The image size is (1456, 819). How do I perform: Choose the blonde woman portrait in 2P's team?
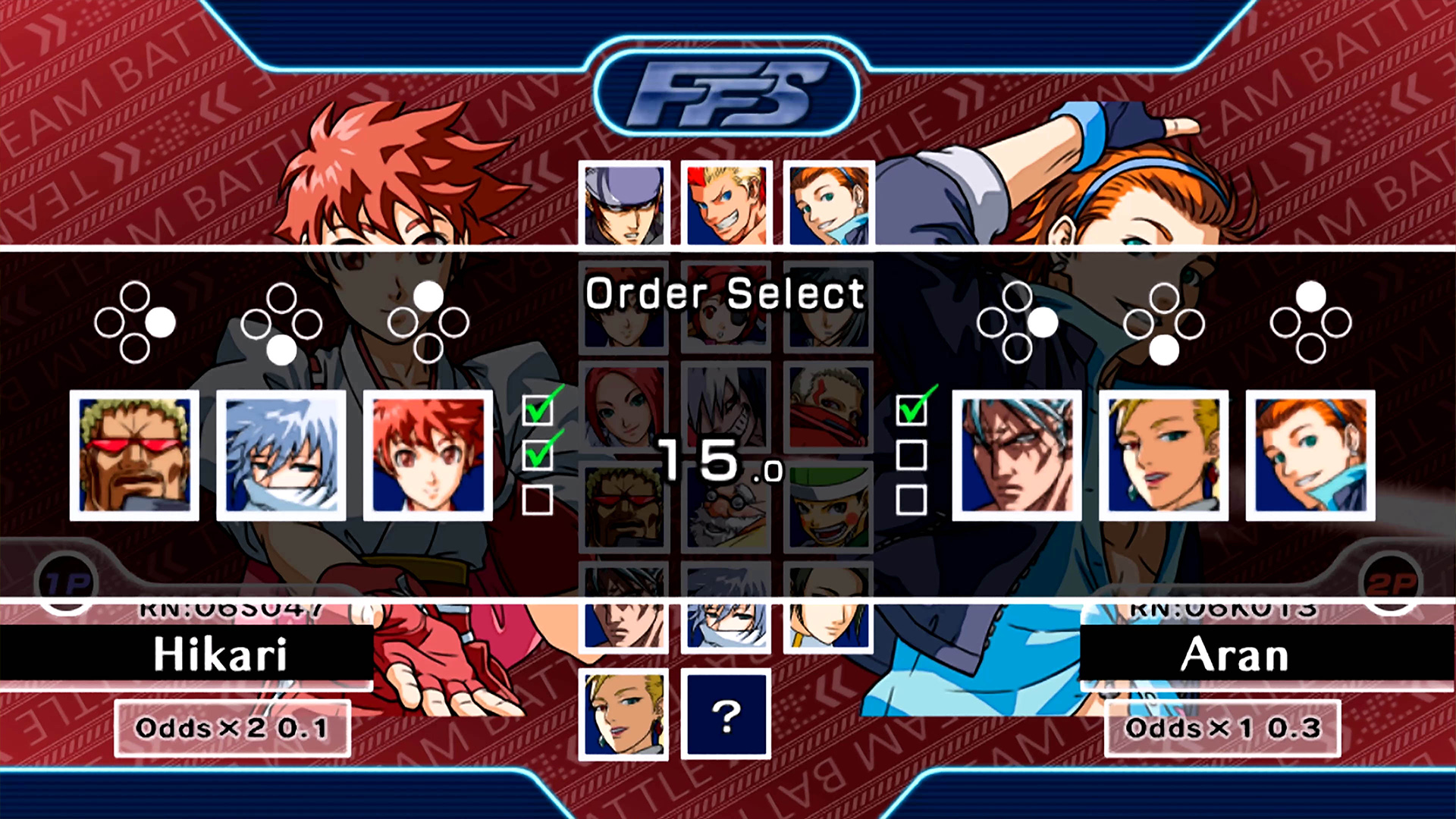pos(1164,456)
